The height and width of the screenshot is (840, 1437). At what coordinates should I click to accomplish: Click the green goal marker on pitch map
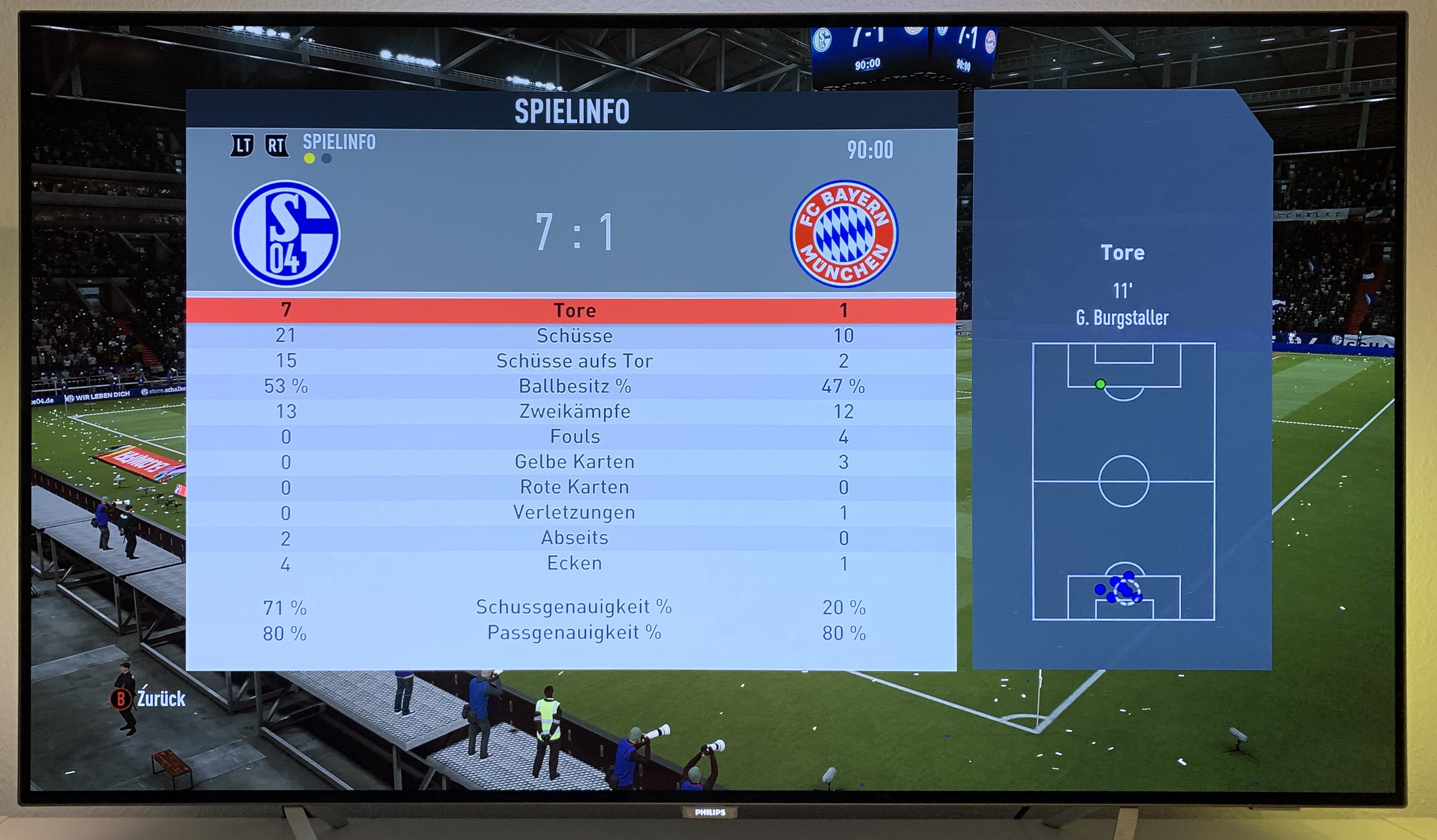pos(1100,384)
